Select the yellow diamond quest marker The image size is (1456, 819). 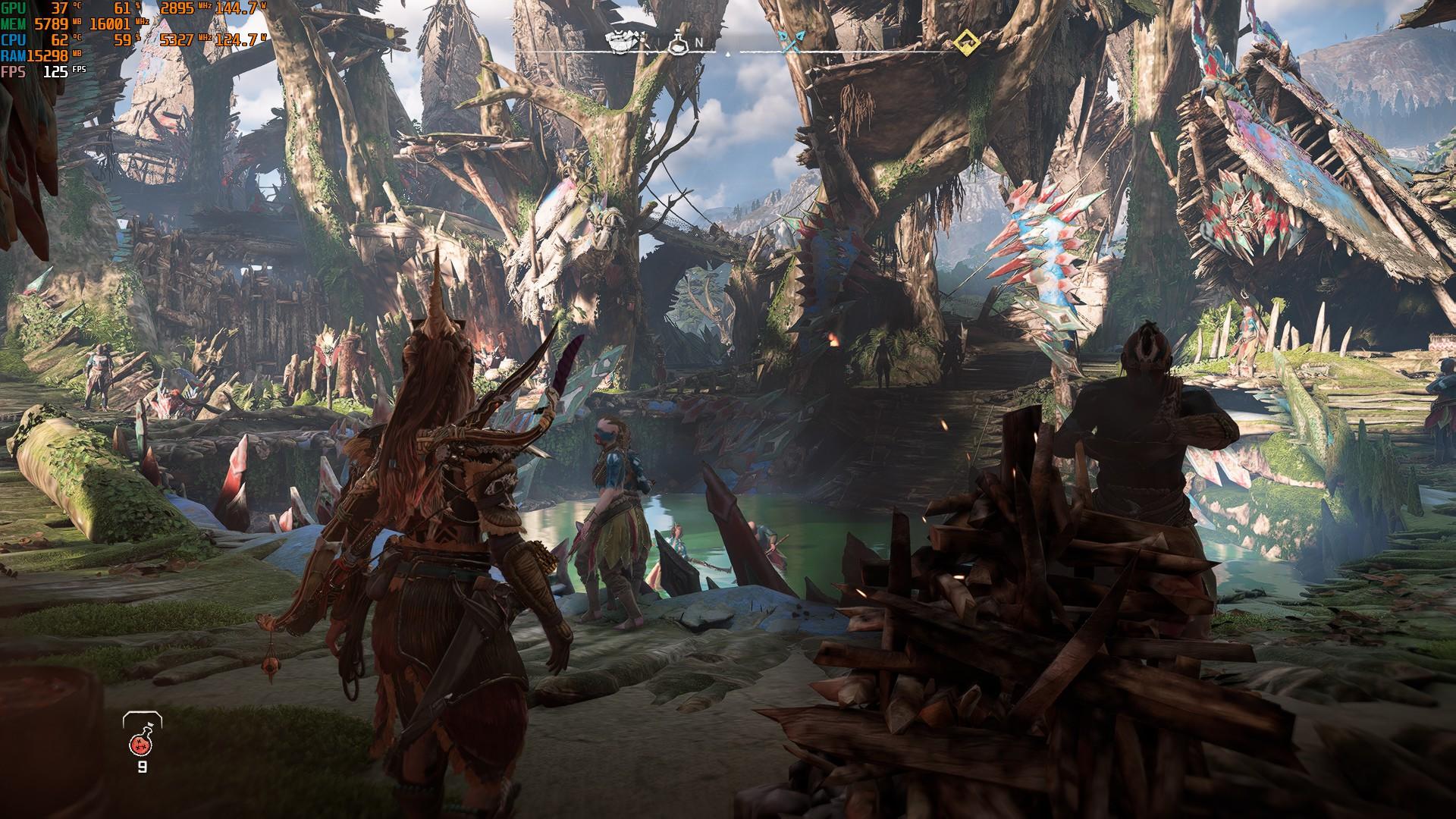point(965,42)
